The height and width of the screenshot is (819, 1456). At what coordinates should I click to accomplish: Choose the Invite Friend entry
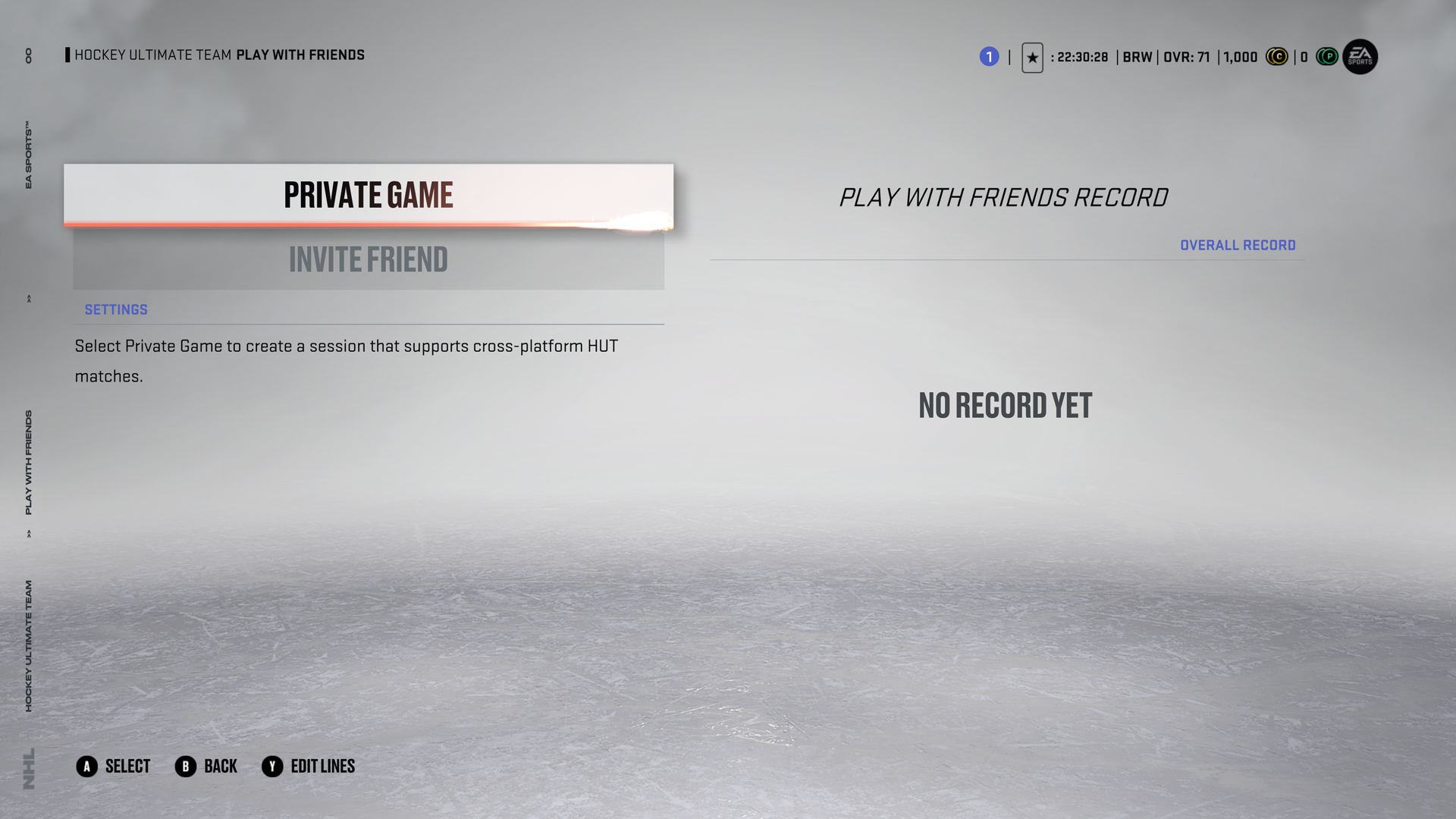pos(369,259)
